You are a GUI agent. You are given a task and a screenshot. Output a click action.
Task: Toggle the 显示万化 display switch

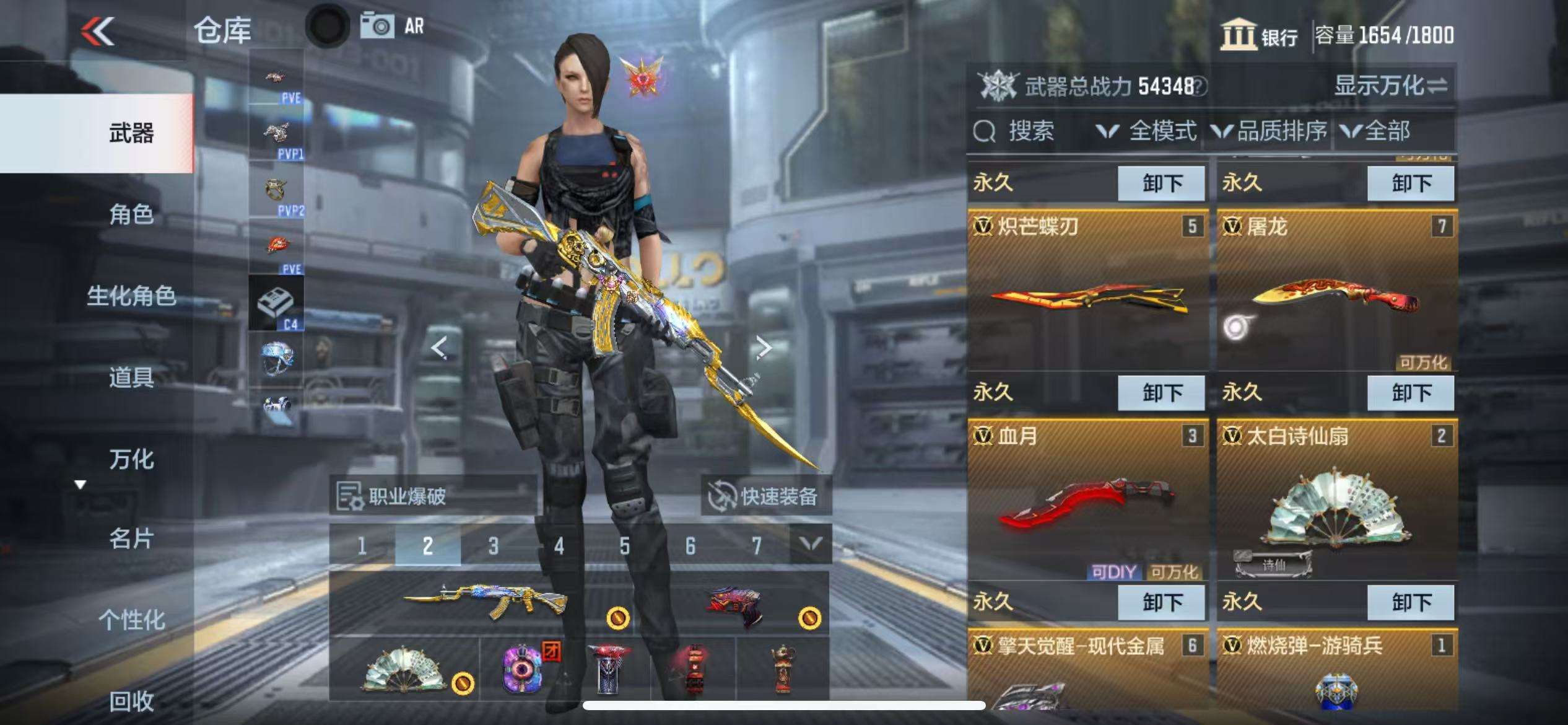point(1390,86)
